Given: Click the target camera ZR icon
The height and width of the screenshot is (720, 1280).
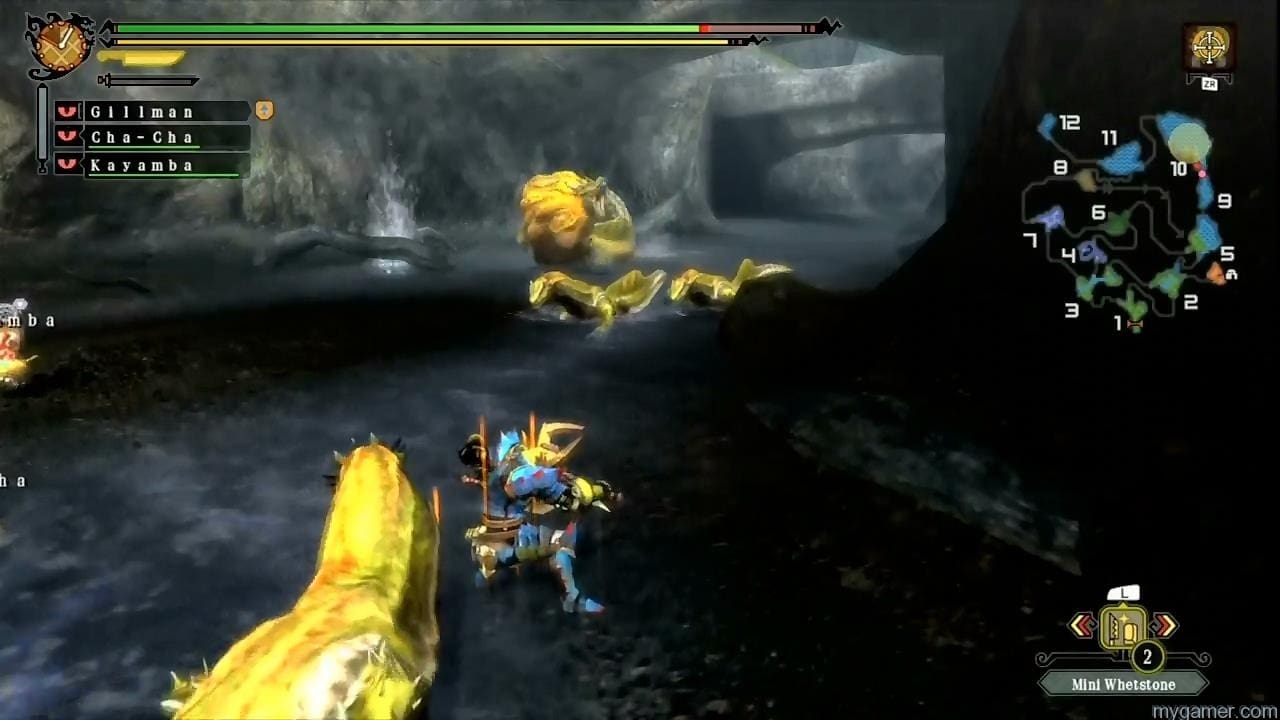Looking at the screenshot, I should pos(1210,45).
